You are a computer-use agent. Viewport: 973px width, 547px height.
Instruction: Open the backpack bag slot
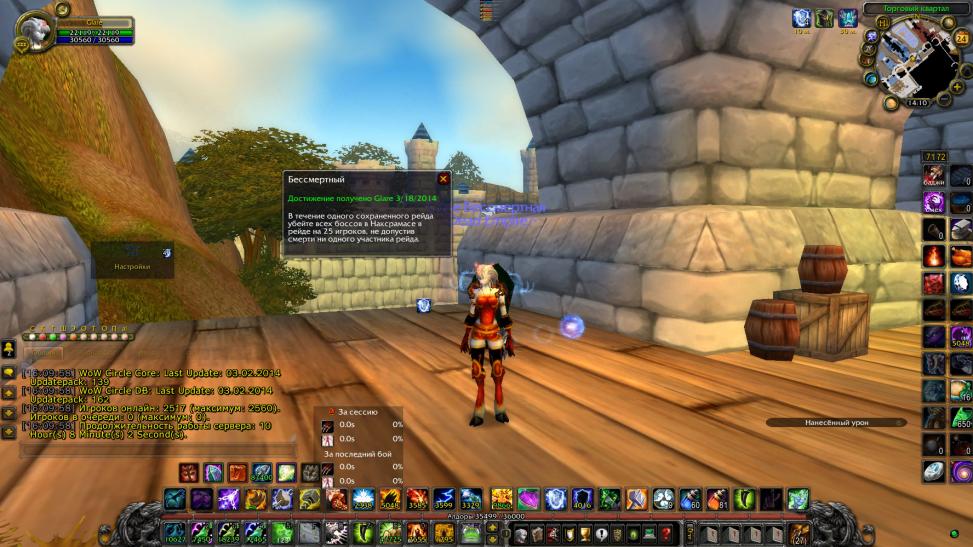(x=798, y=533)
